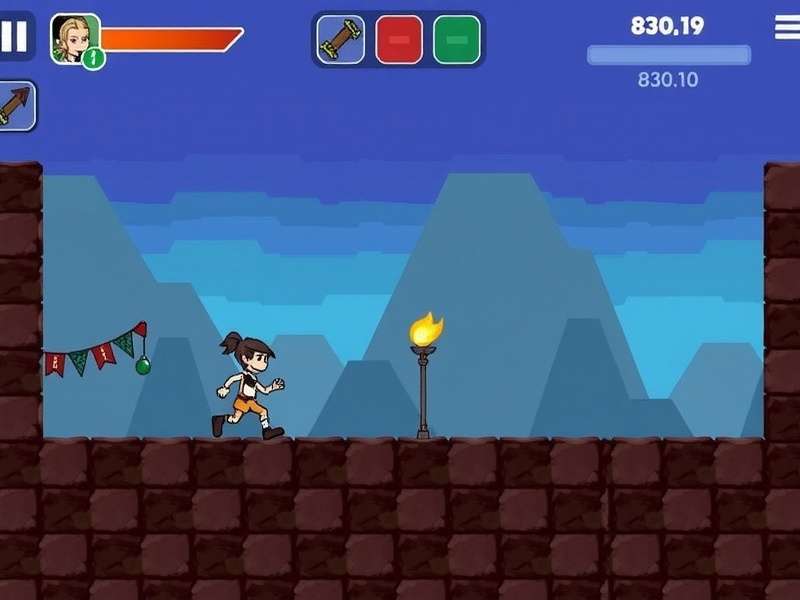Open the hamburger menu
800x600 pixels.
787,28
